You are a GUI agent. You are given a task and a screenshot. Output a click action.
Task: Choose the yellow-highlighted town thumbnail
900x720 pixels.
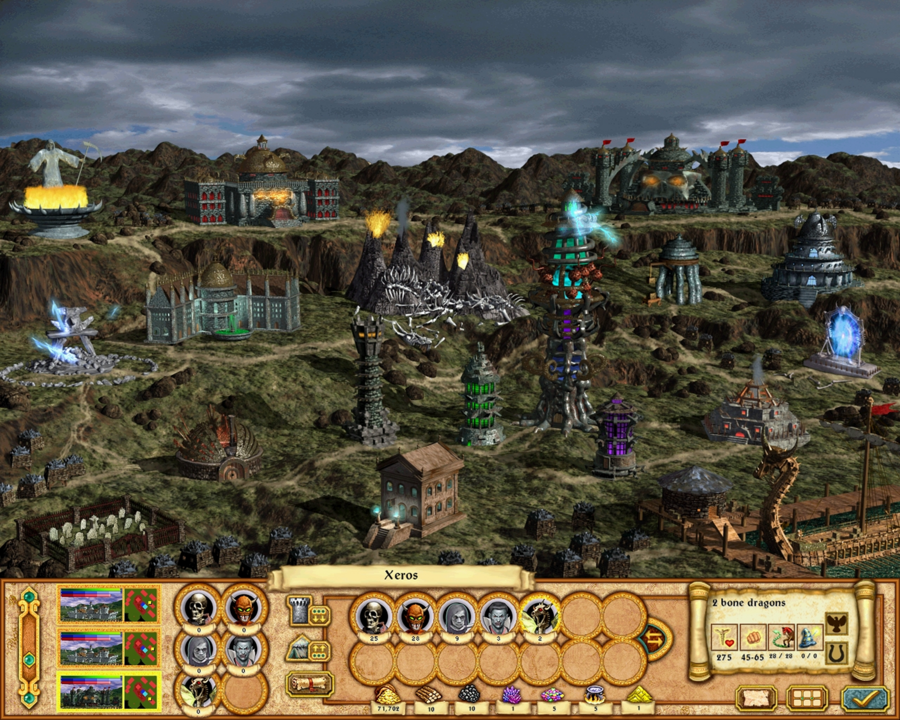point(109,691)
